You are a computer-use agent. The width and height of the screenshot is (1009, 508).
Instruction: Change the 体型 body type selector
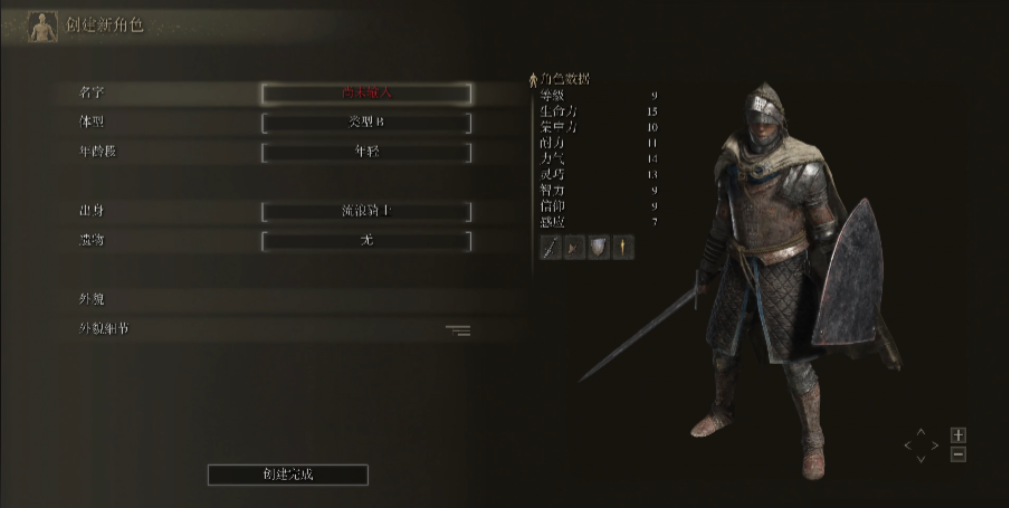[366, 123]
